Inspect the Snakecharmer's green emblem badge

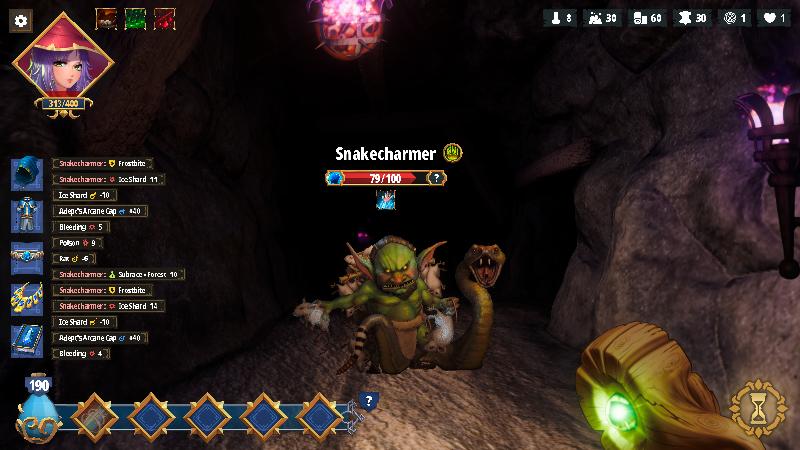[453, 153]
